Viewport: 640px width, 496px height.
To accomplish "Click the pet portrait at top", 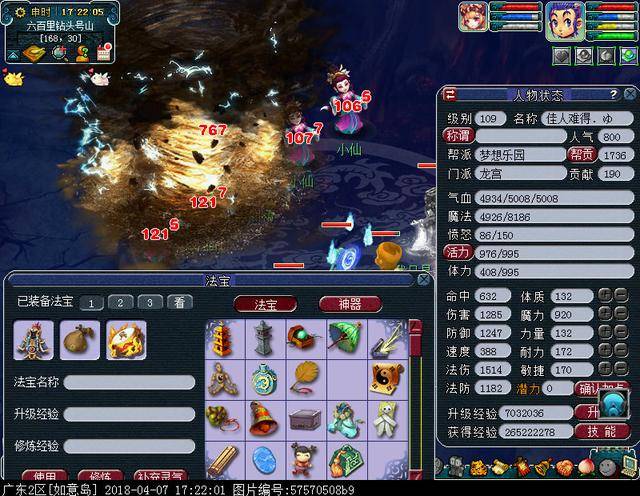I will click(x=474, y=18).
